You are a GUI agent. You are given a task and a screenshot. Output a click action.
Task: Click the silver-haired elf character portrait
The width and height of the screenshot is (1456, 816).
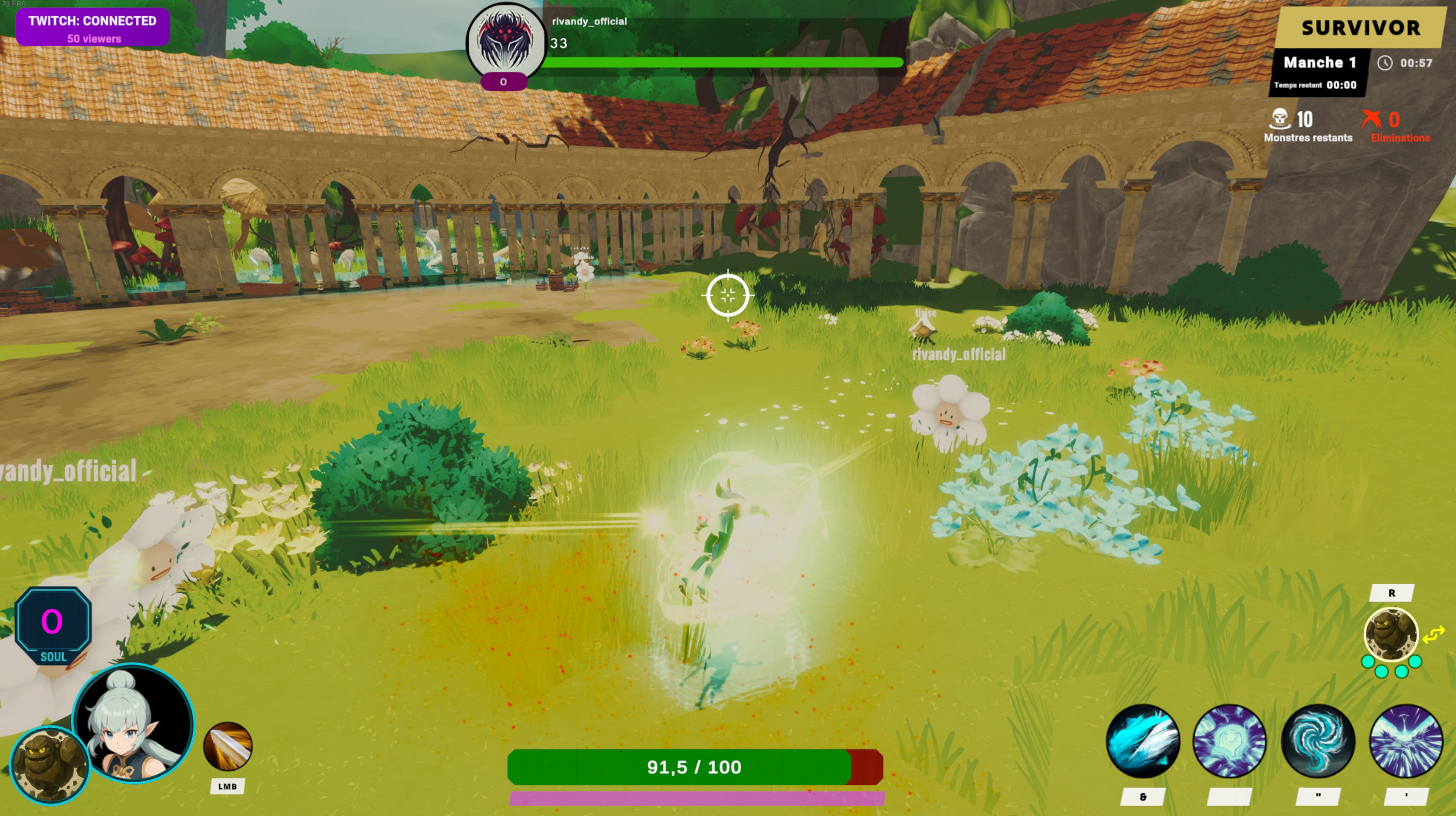(134, 723)
